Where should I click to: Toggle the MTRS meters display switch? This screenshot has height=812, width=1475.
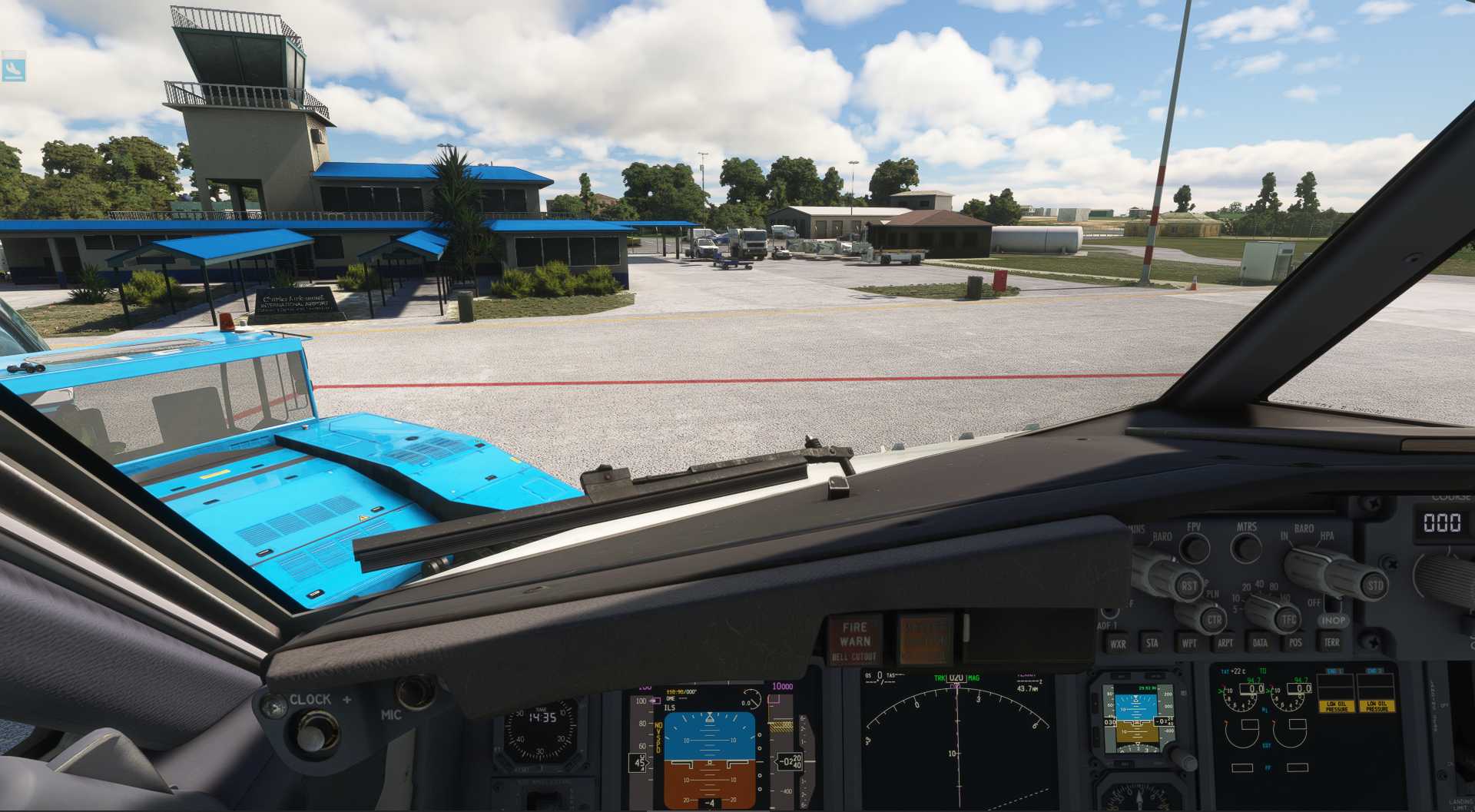pyautogui.click(x=1245, y=548)
